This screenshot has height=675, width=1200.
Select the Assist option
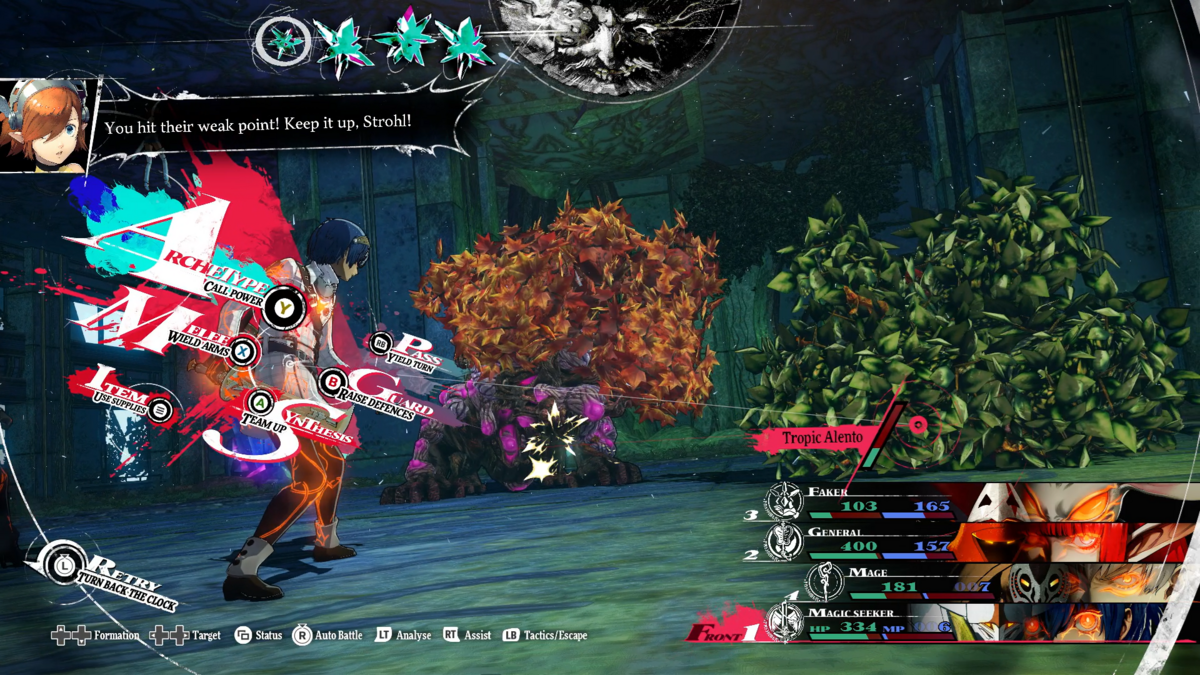point(467,636)
